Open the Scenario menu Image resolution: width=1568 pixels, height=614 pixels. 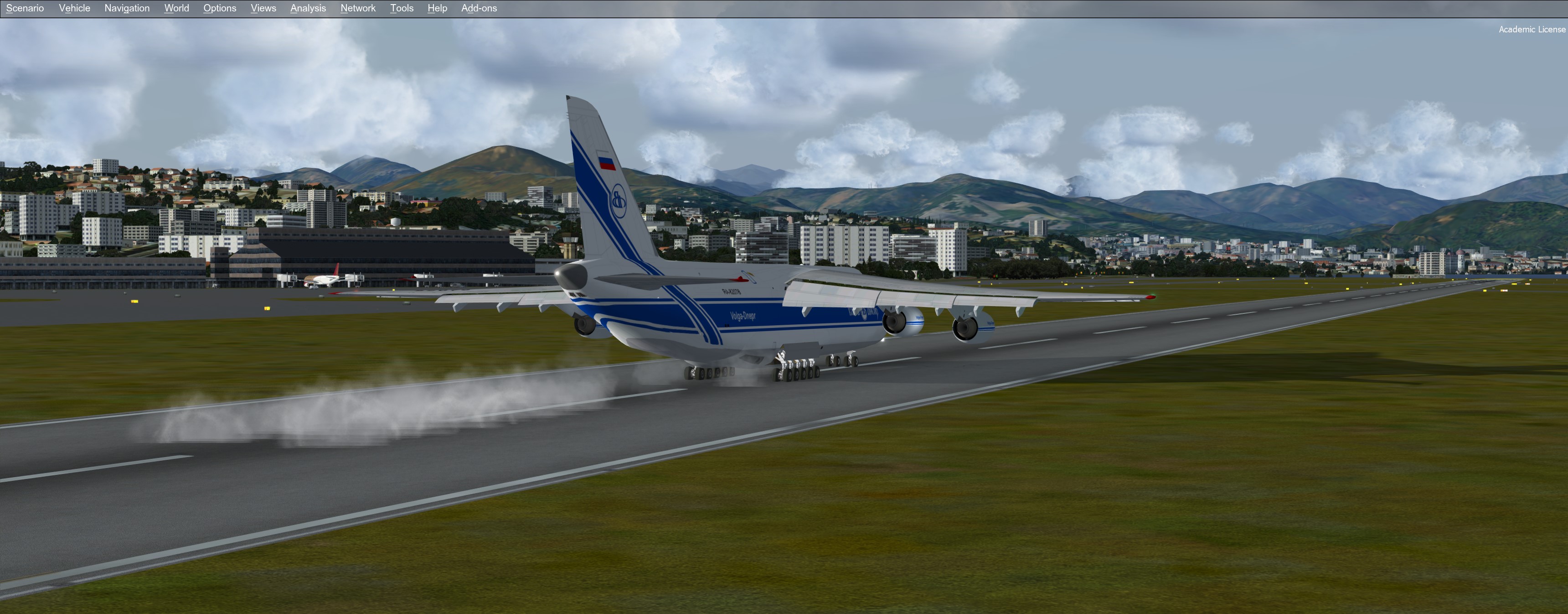[25, 8]
